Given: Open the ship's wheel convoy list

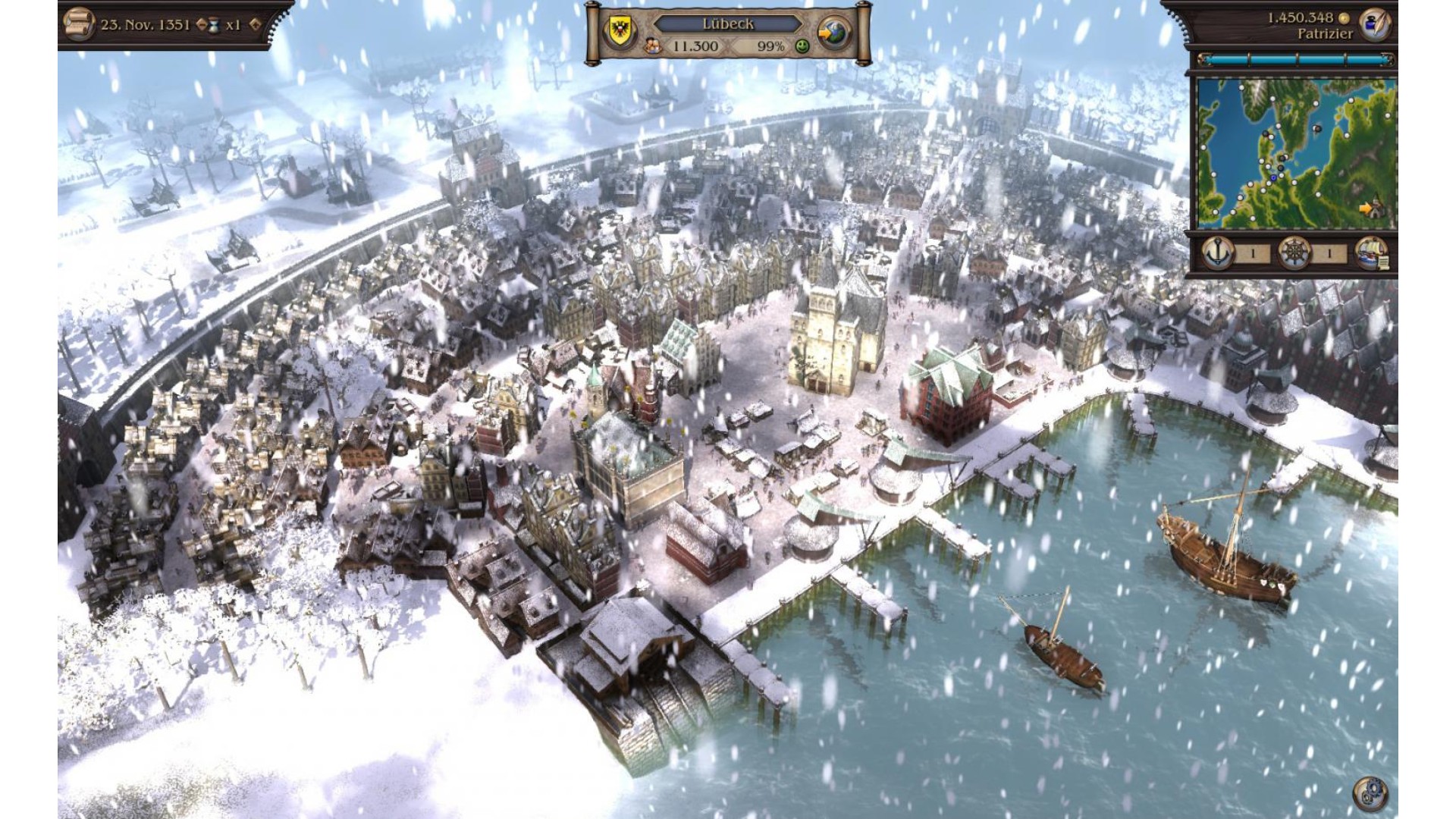Looking at the screenshot, I should 1294,253.
